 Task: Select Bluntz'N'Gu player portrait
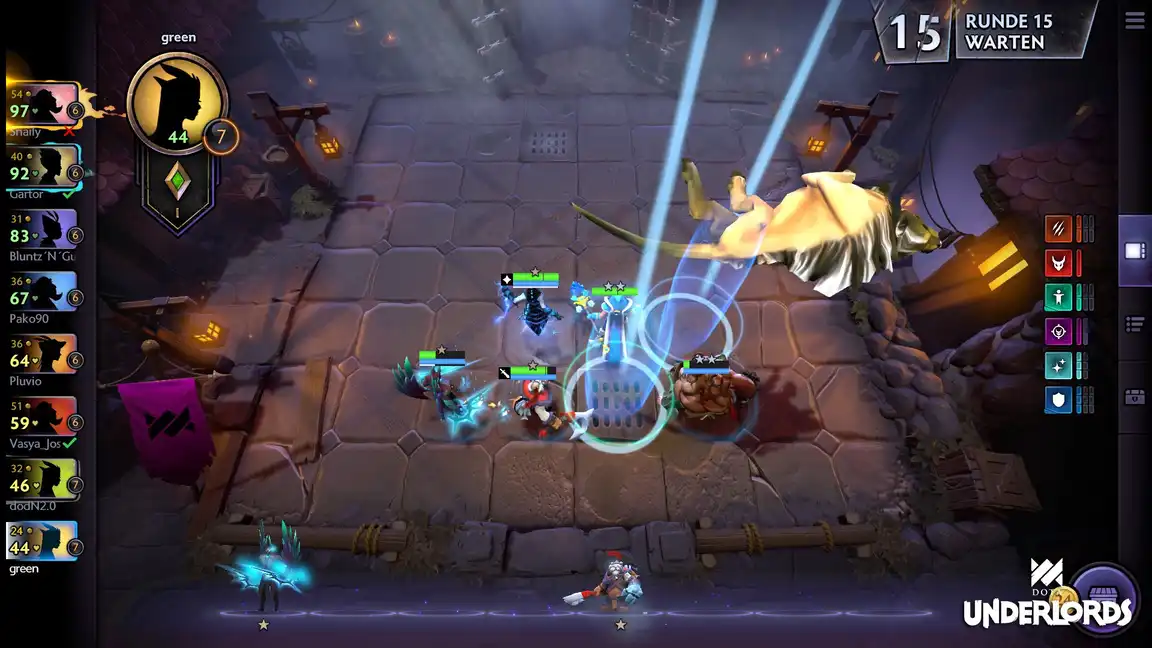tap(44, 229)
